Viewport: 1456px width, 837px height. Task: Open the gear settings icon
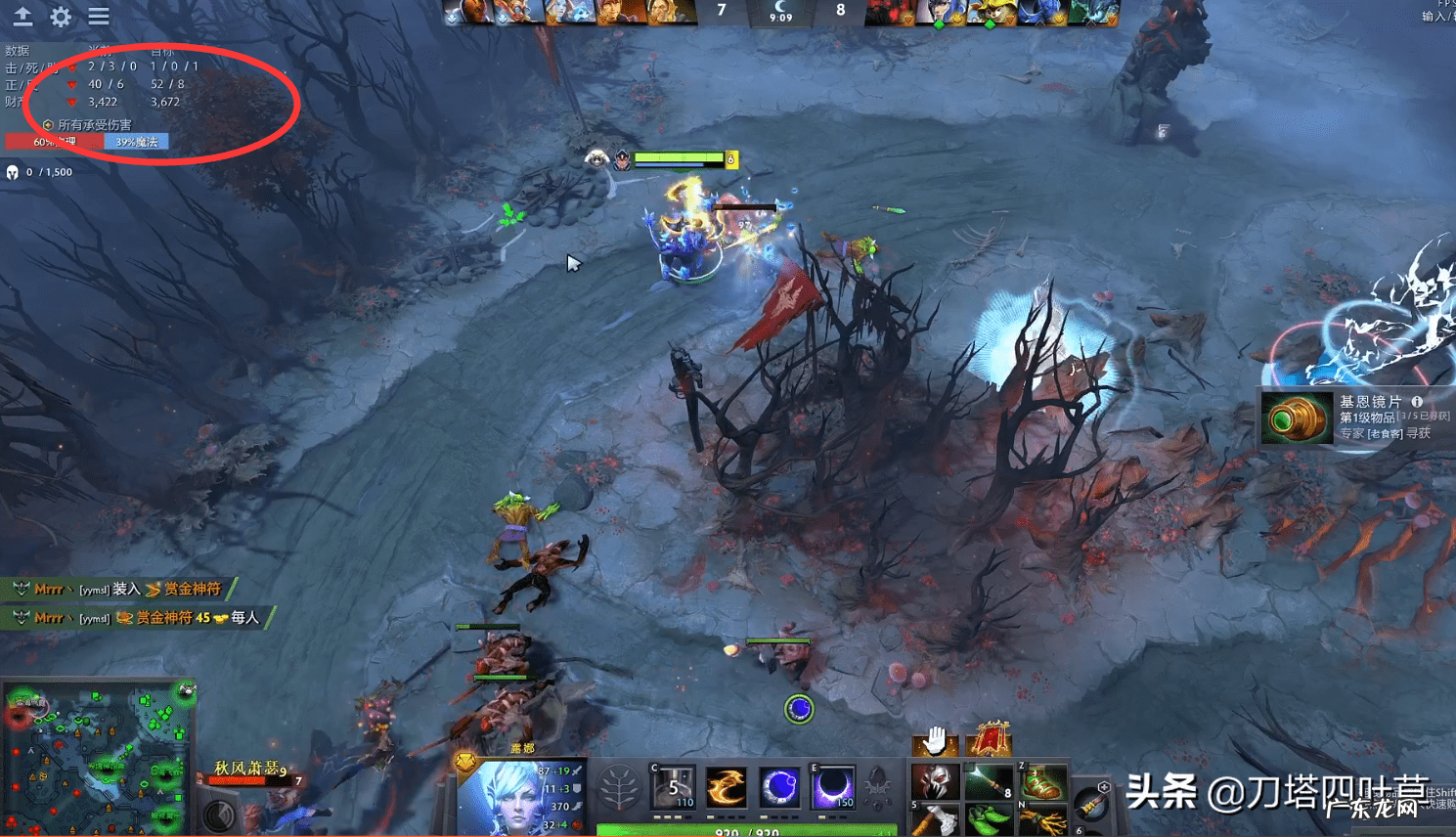pyautogui.click(x=61, y=17)
